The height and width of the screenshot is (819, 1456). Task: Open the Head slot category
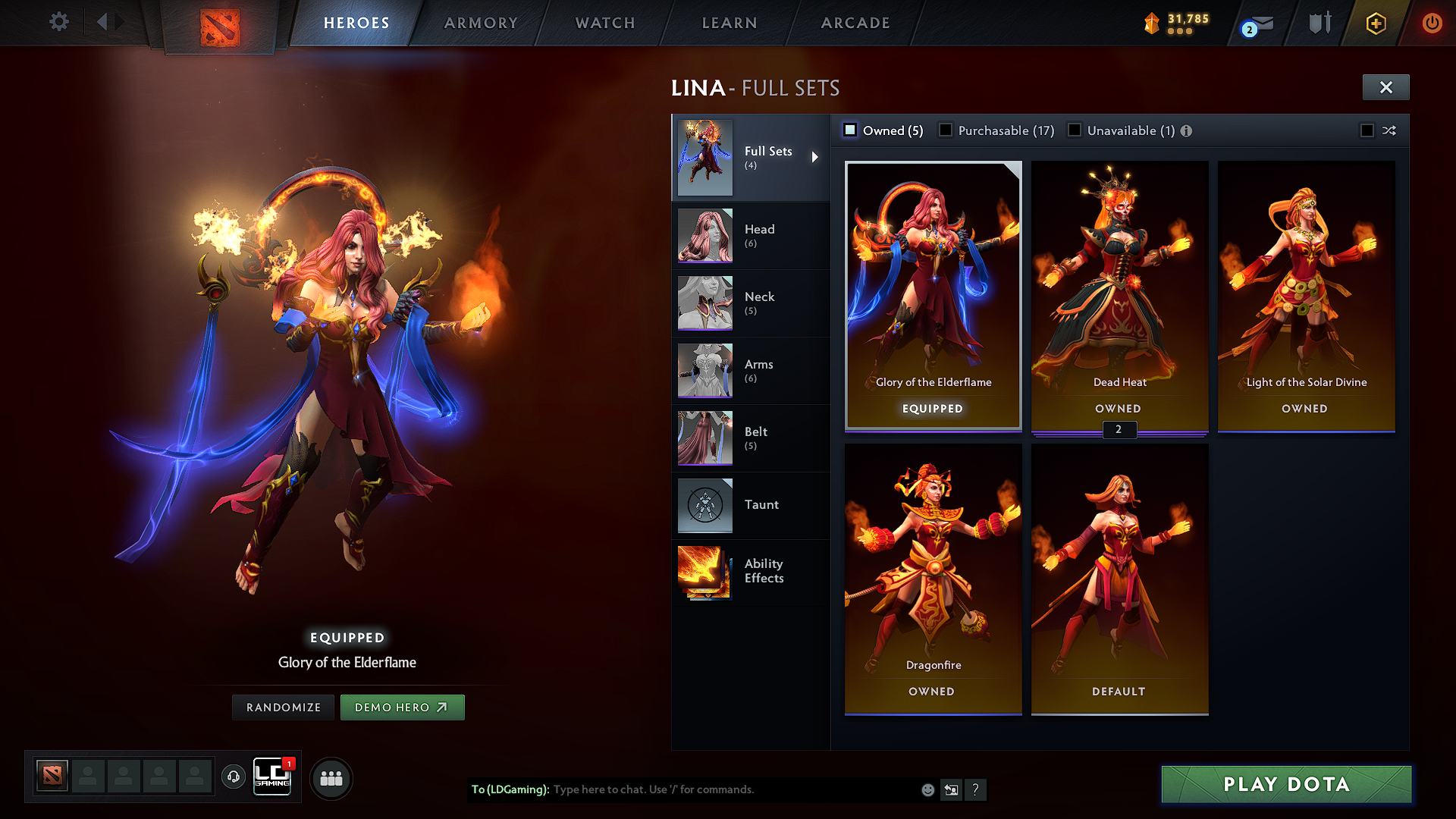[x=704, y=235]
